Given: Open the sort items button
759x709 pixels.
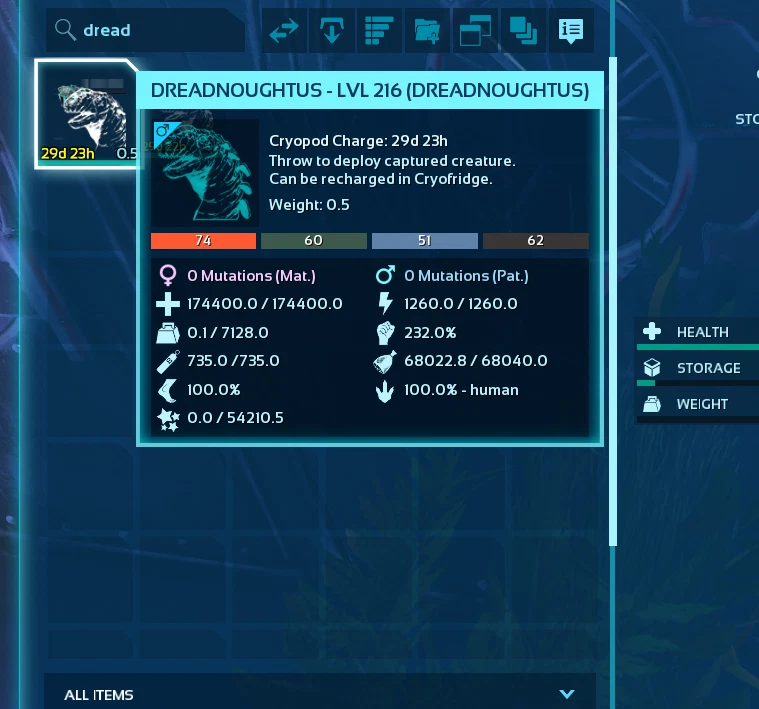Looking at the screenshot, I should click(x=379, y=31).
